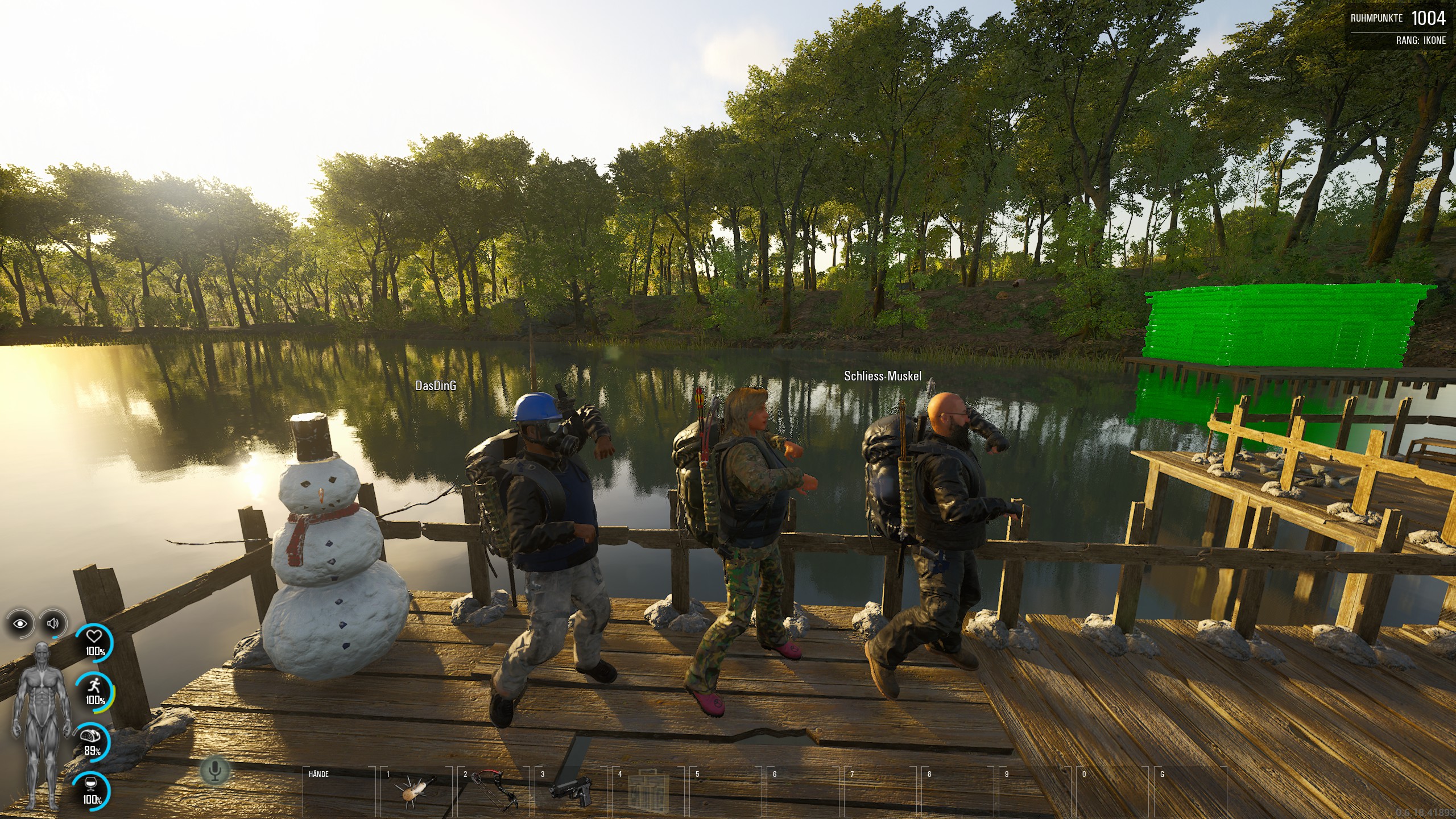
Task: Click the microphone voice chat icon
Action: (215, 771)
